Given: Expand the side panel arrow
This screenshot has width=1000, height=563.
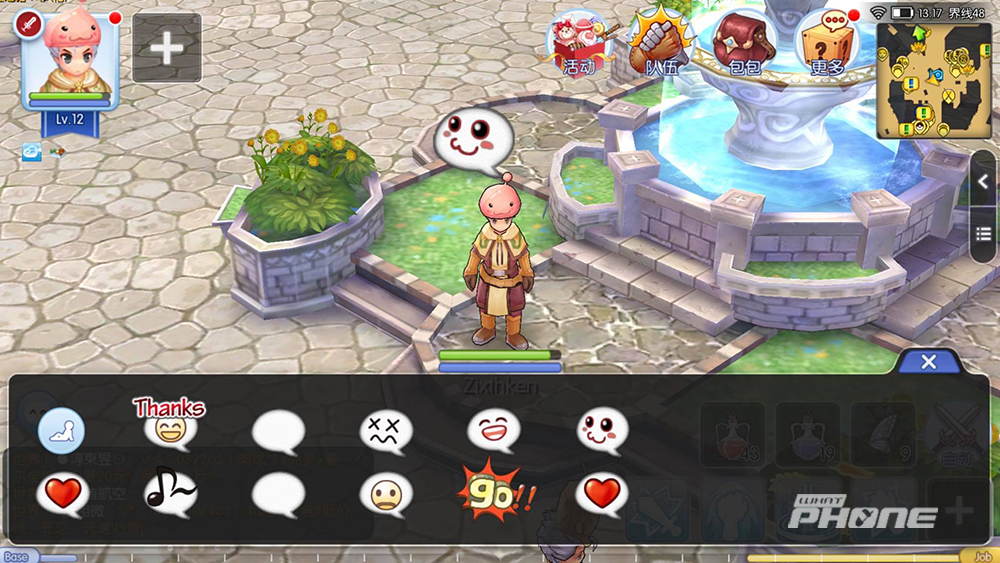Looking at the screenshot, I should 984,181.
